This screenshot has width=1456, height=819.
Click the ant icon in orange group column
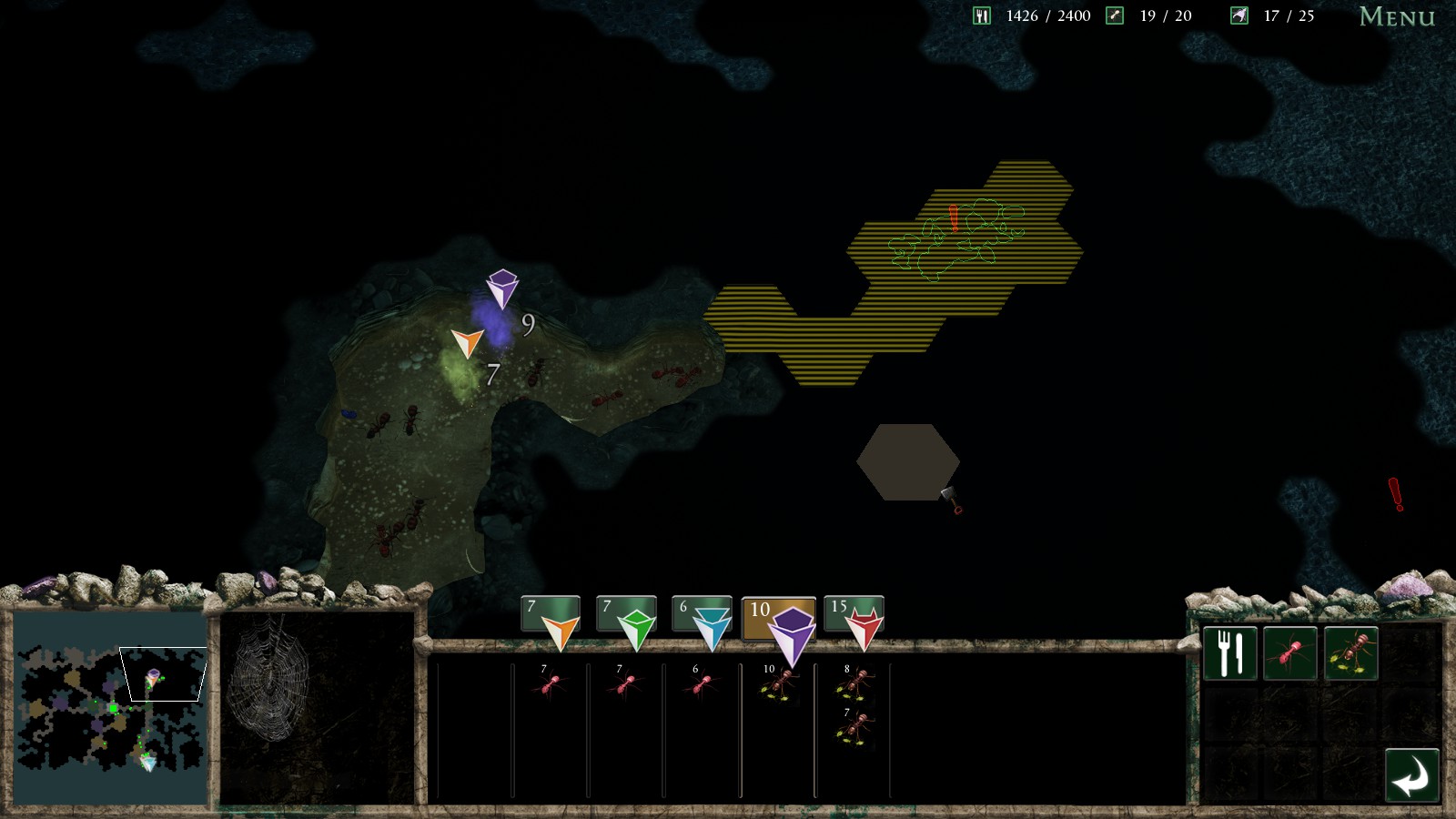[x=549, y=684]
